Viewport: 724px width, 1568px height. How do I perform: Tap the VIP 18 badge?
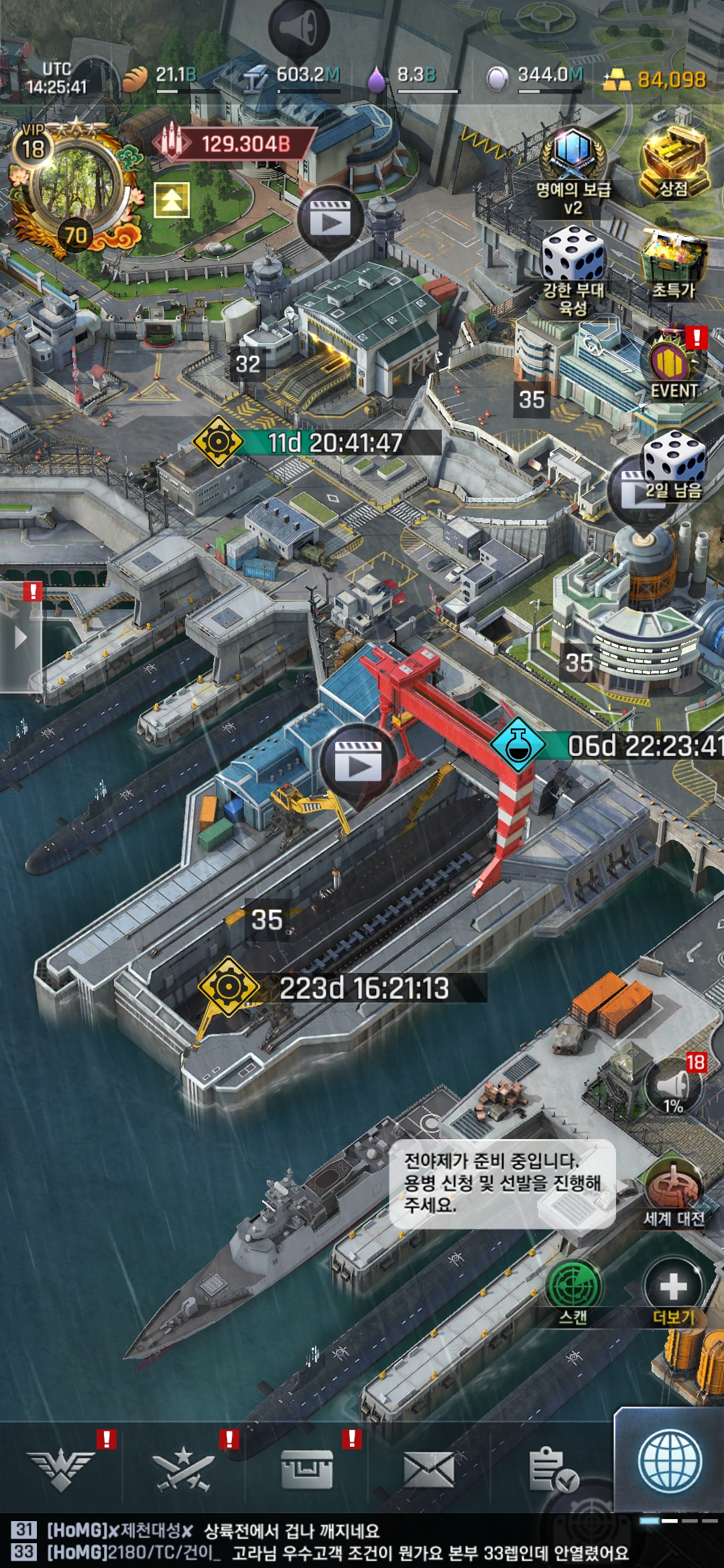tap(33, 144)
